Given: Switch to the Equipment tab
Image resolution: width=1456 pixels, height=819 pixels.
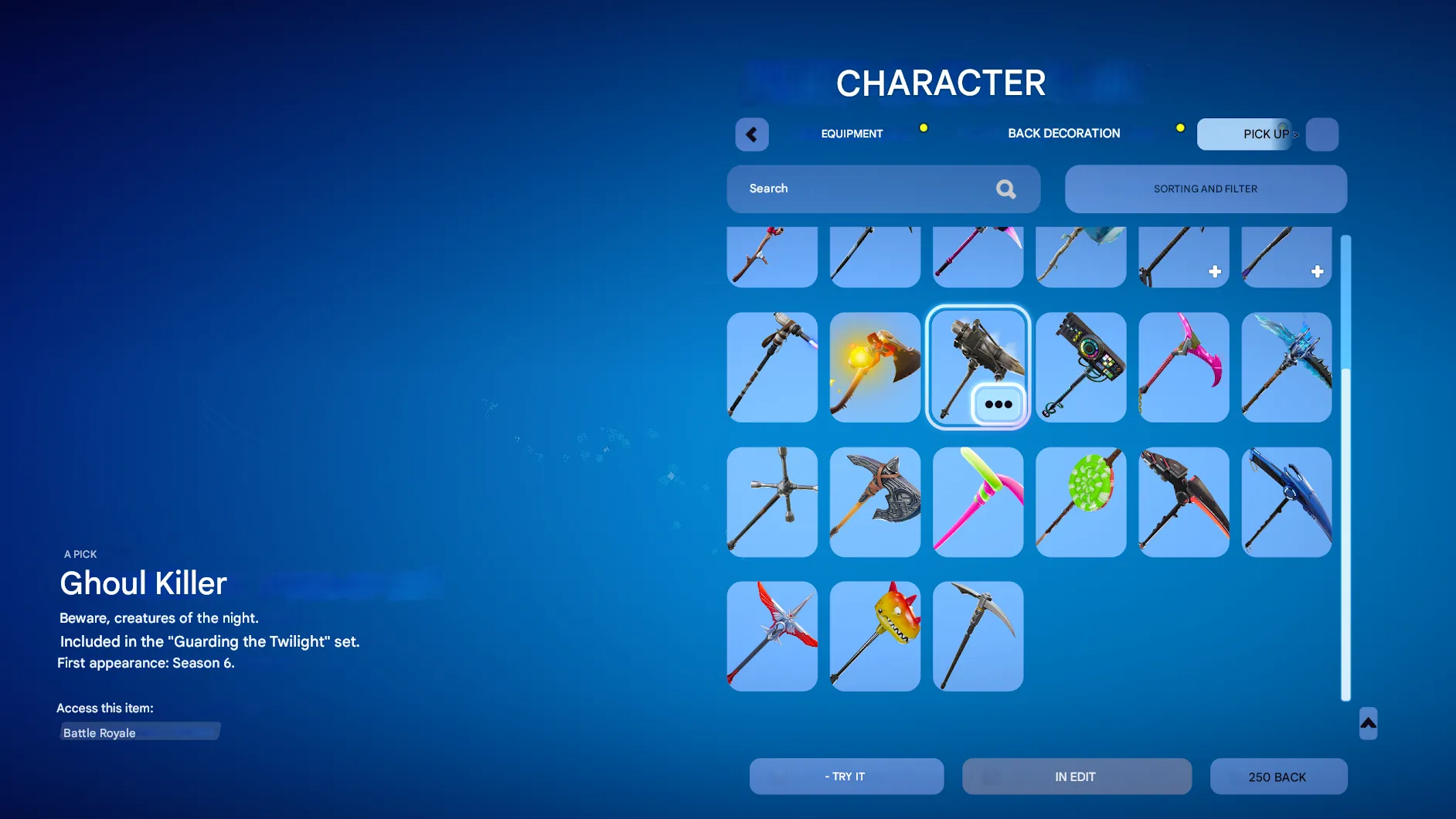Looking at the screenshot, I should click(851, 133).
